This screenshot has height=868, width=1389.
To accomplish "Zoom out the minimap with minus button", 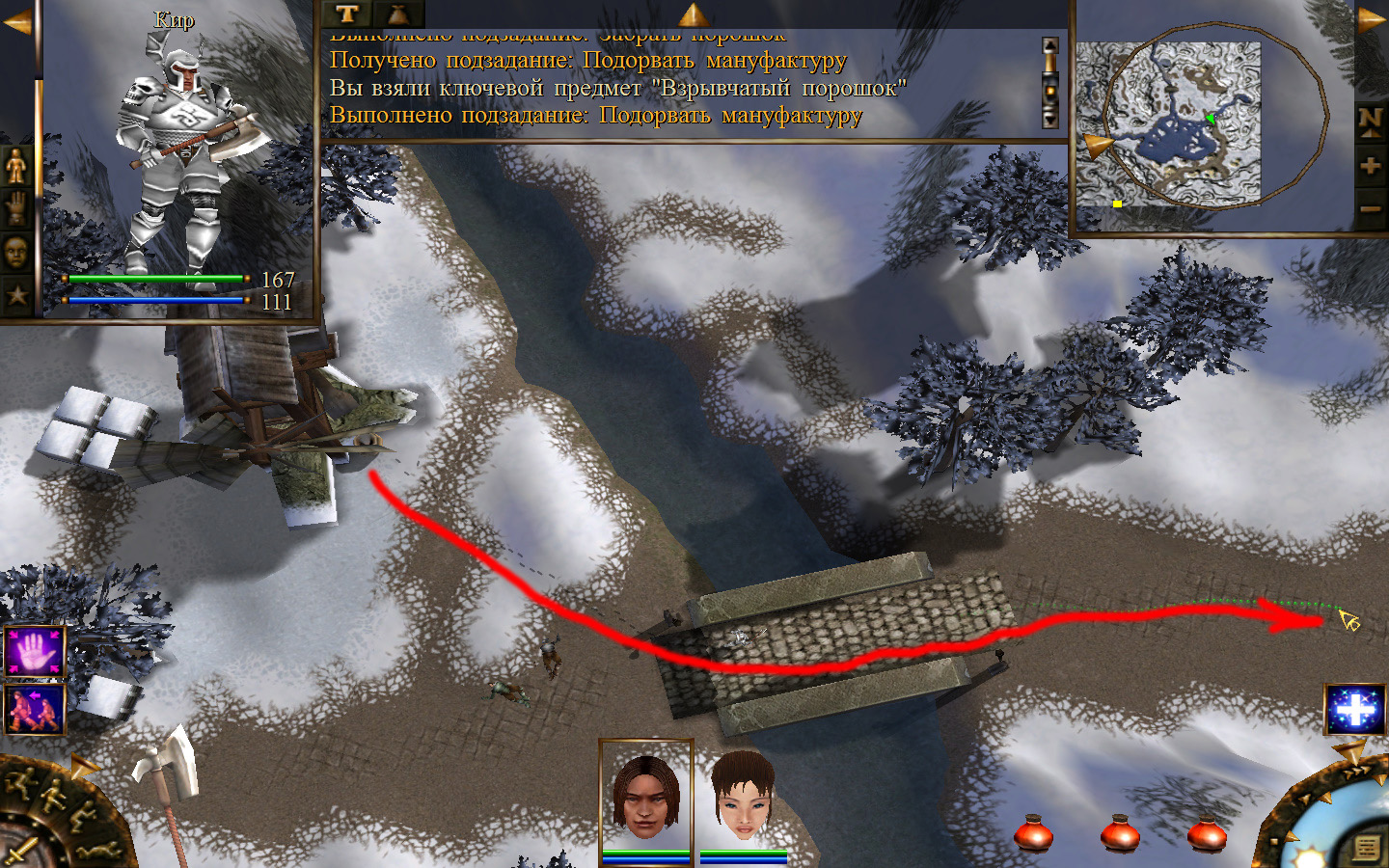I will click(1370, 208).
